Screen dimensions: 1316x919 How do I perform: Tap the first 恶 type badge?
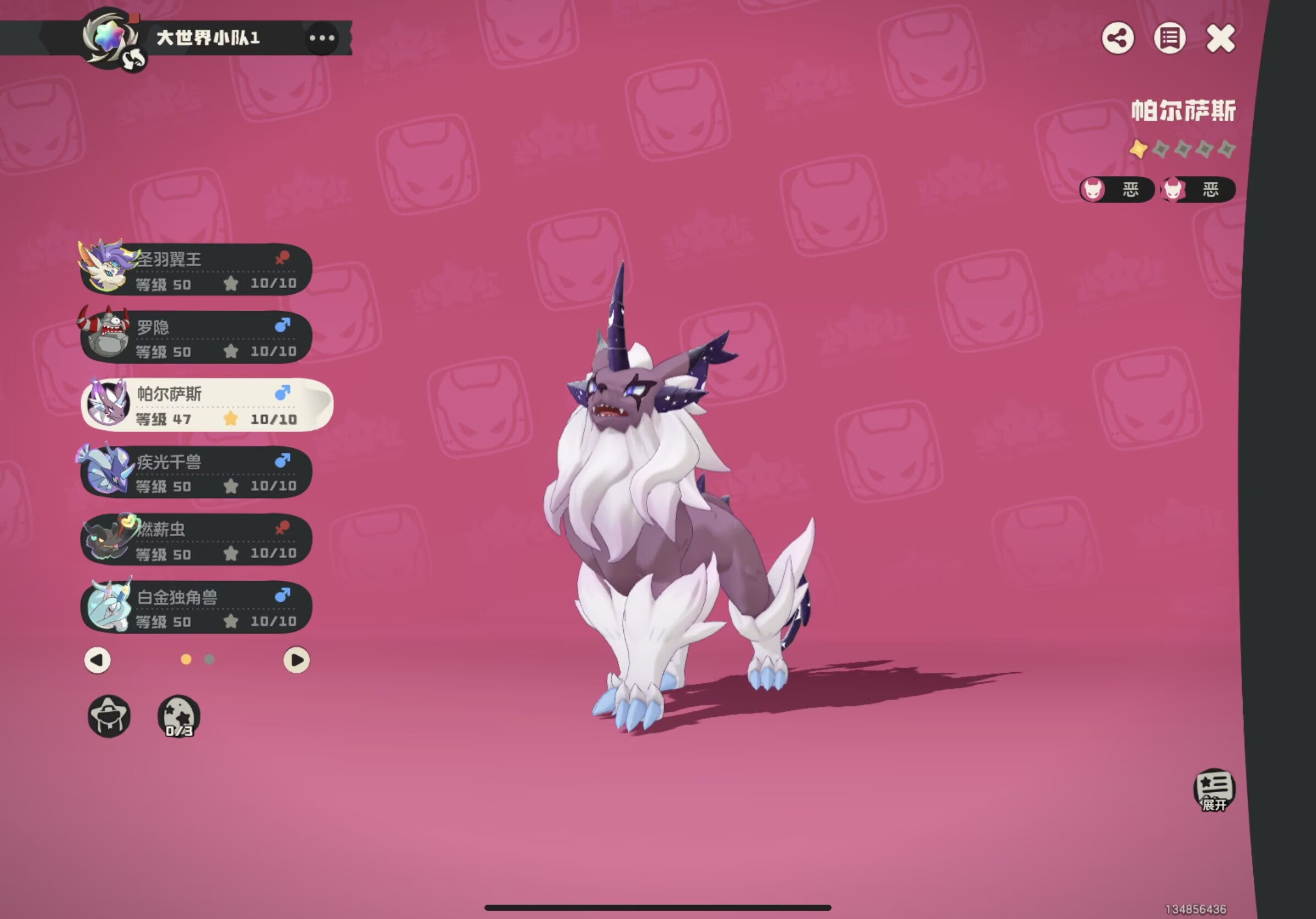1117,190
